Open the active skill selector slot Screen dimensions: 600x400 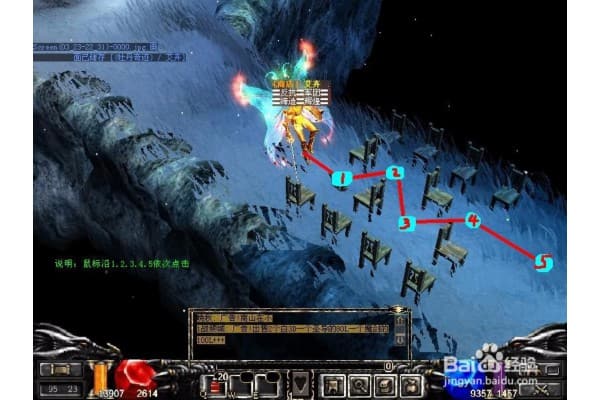click(x=300, y=383)
